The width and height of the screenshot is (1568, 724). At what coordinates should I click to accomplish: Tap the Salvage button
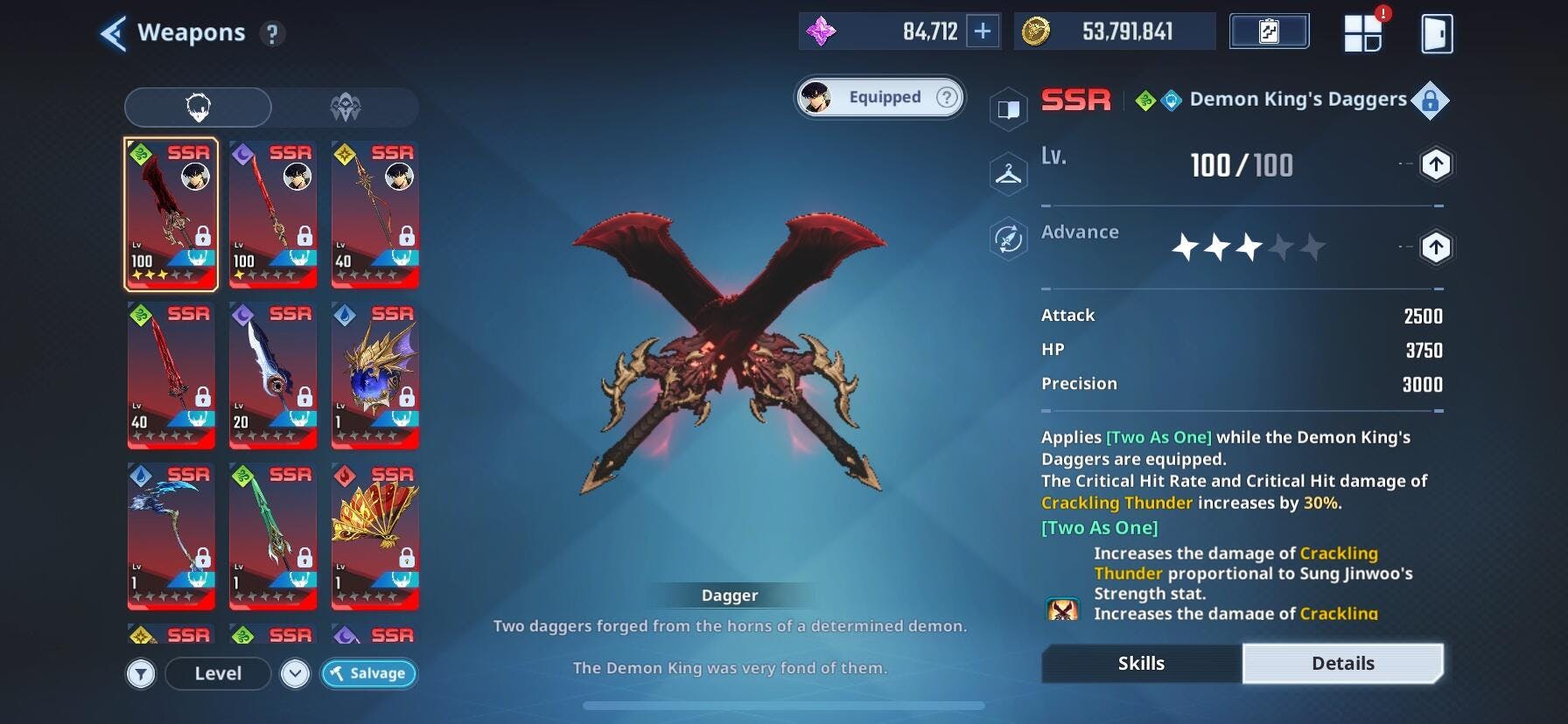click(x=368, y=673)
